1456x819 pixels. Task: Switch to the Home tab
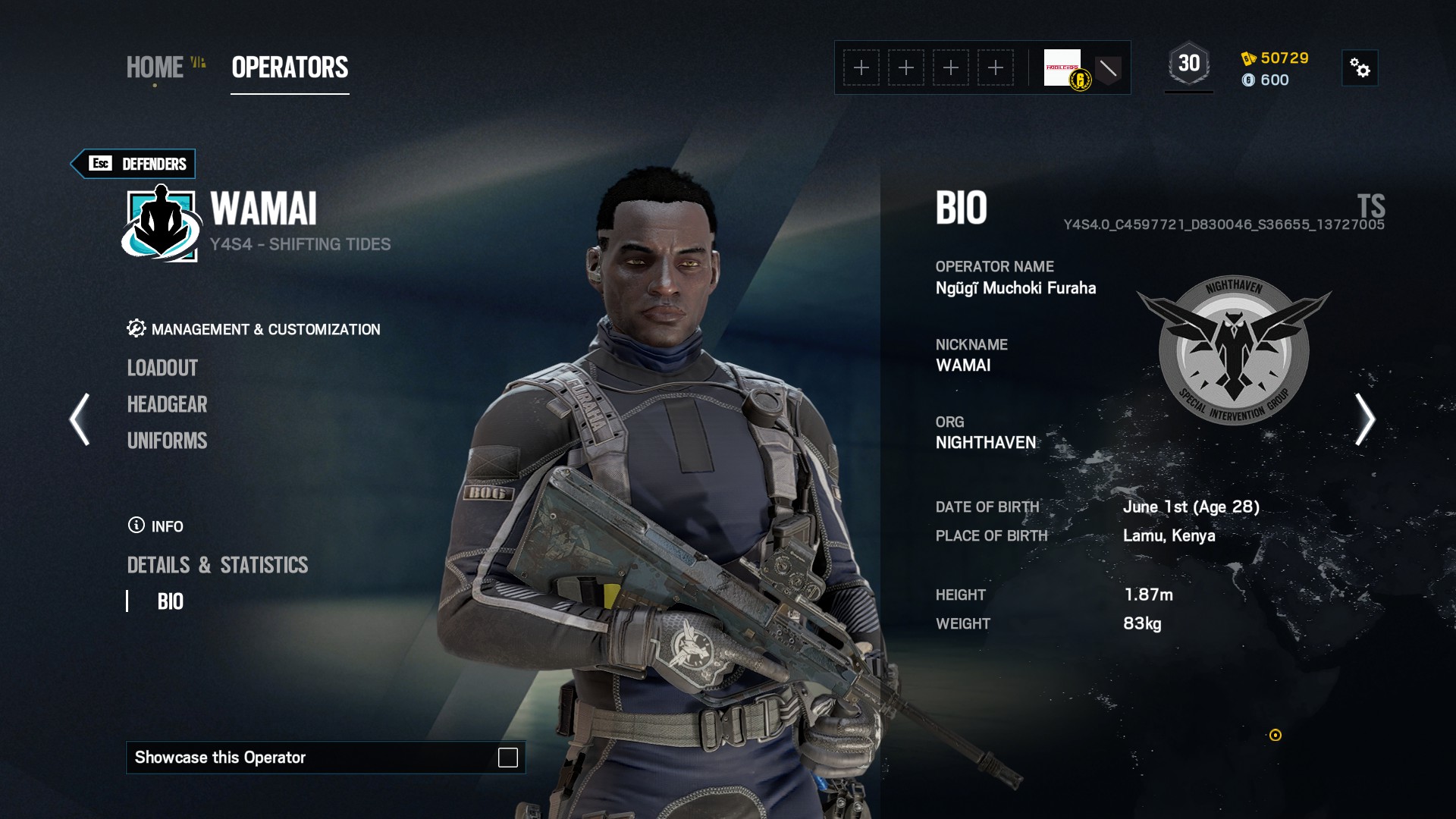click(x=155, y=68)
